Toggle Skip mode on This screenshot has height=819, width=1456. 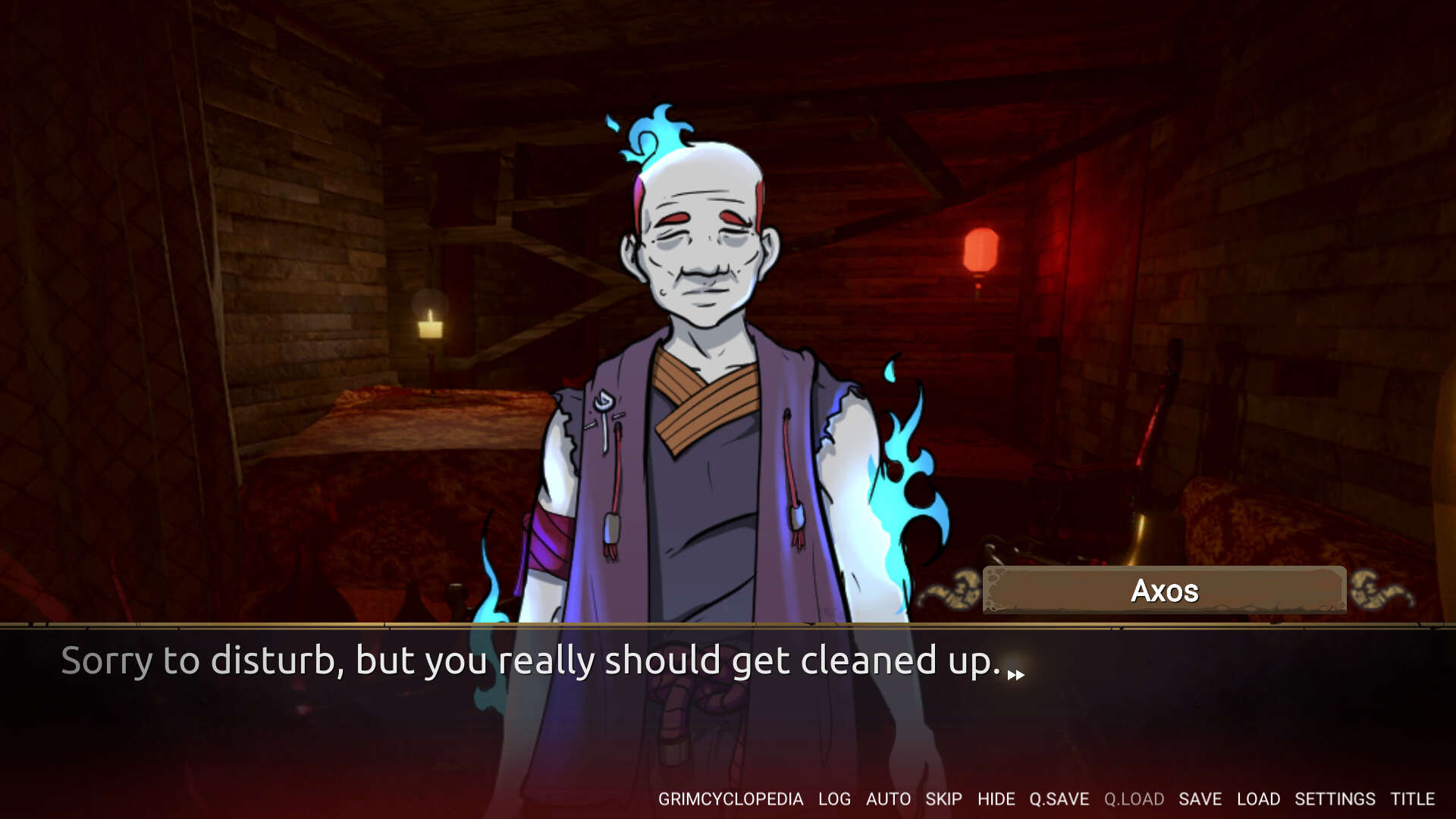(x=943, y=799)
